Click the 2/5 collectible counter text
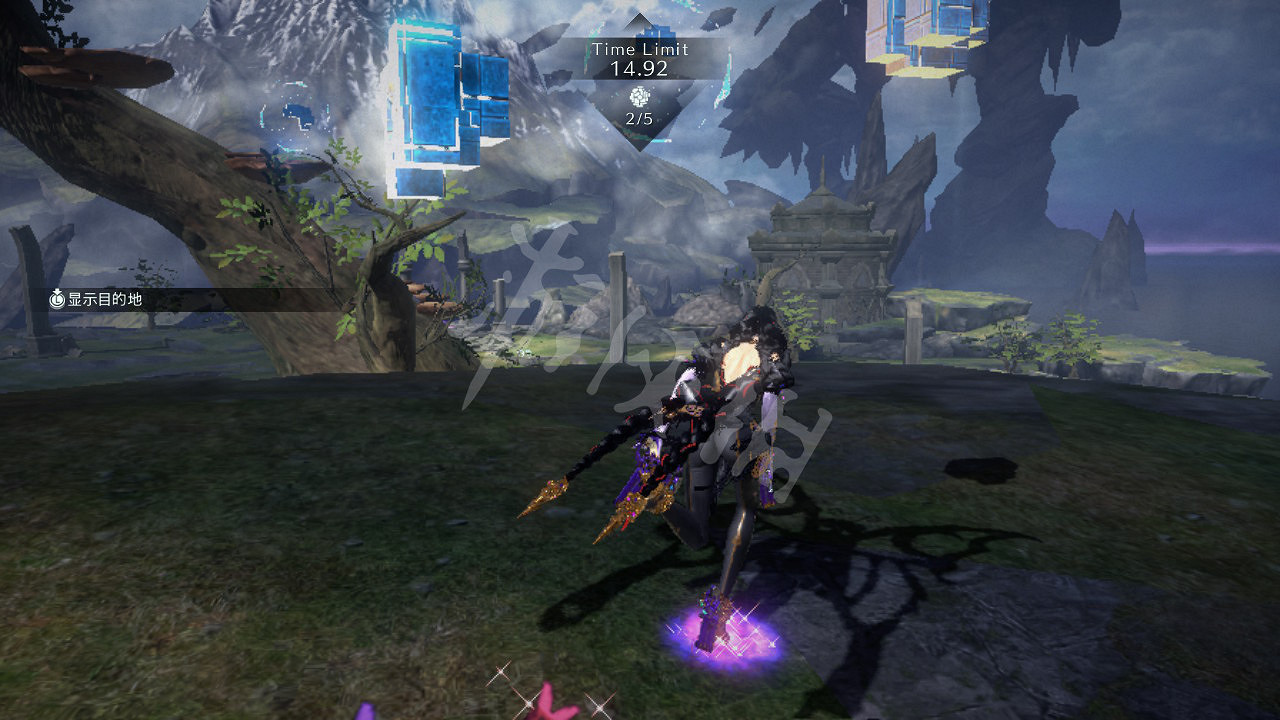Image resolution: width=1280 pixels, height=720 pixels. pyautogui.click(x=638, y=118)
